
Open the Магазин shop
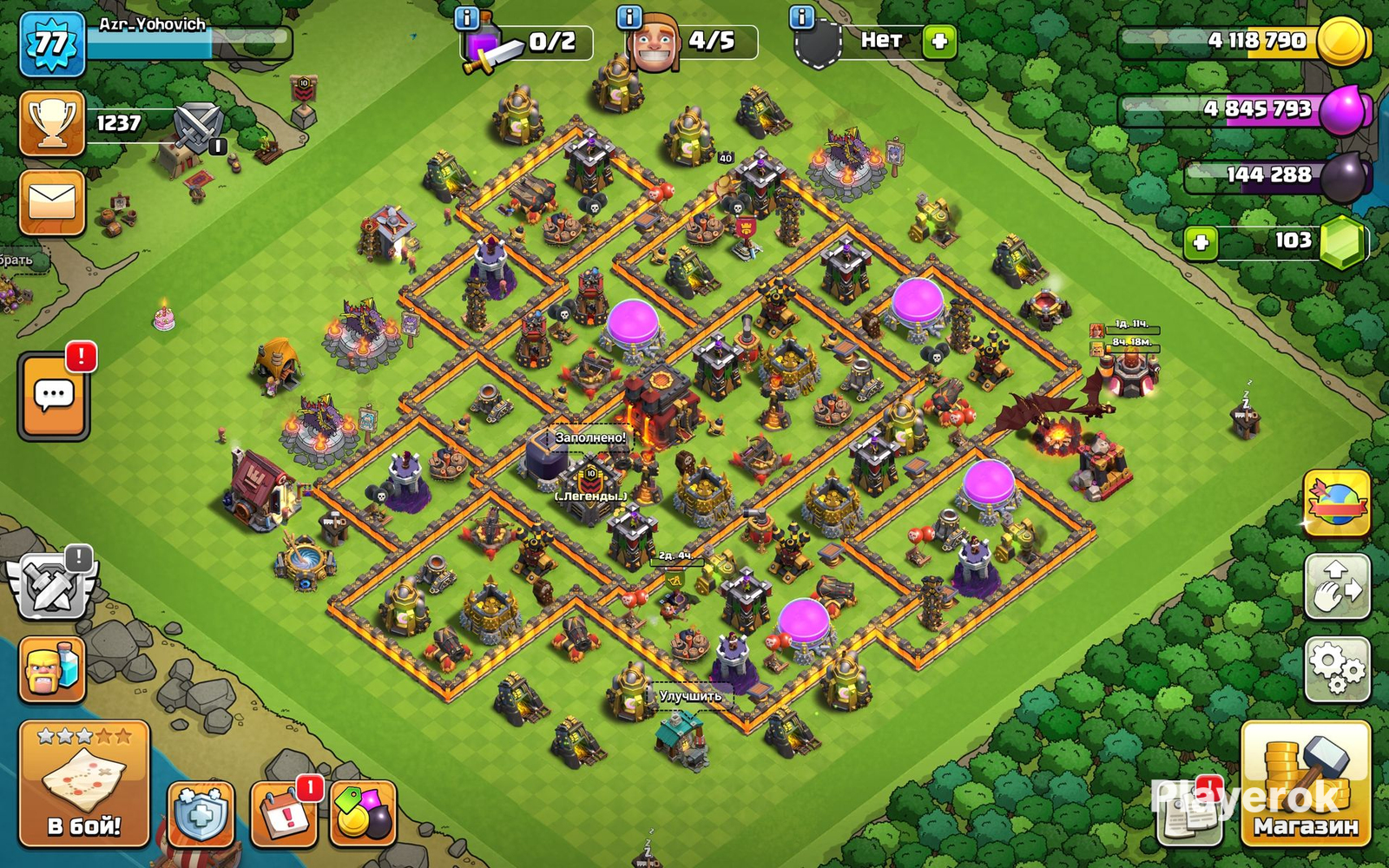click(1305, 784)
